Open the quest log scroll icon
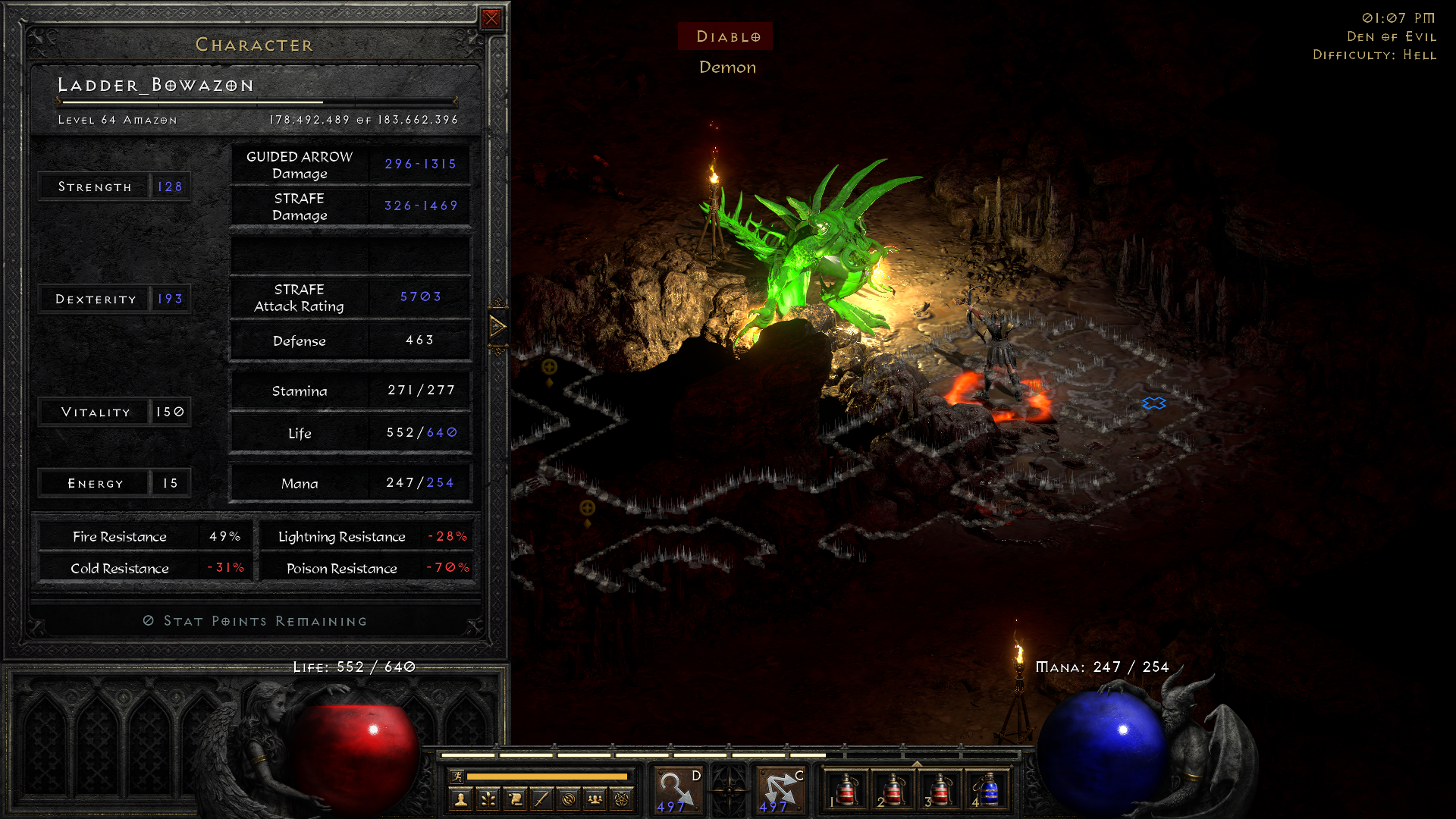Screen dimensions: 1456x819 click(515, 799)
